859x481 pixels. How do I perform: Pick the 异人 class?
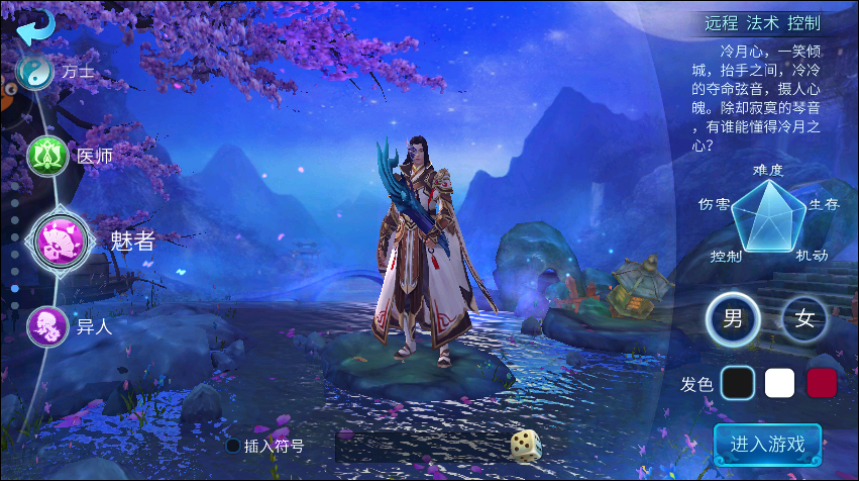coord(46,325)
